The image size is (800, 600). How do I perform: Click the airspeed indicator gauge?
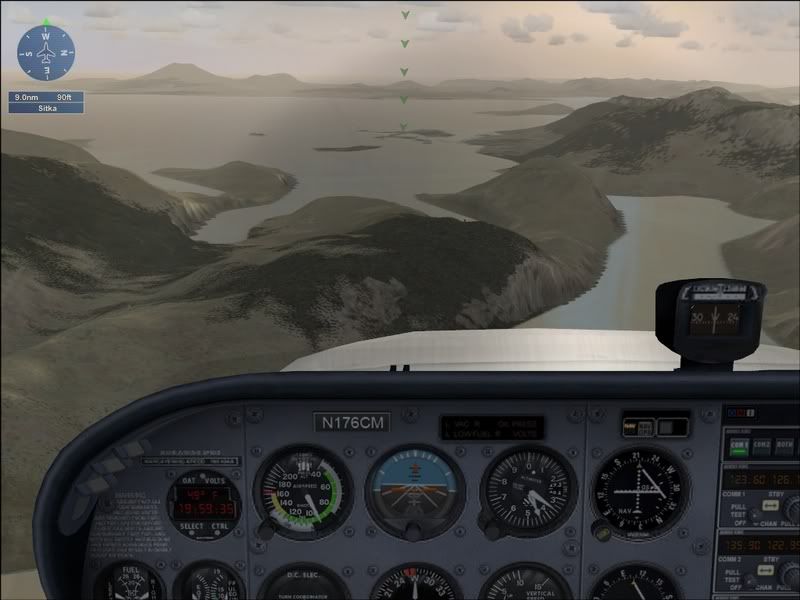(298, 492)
